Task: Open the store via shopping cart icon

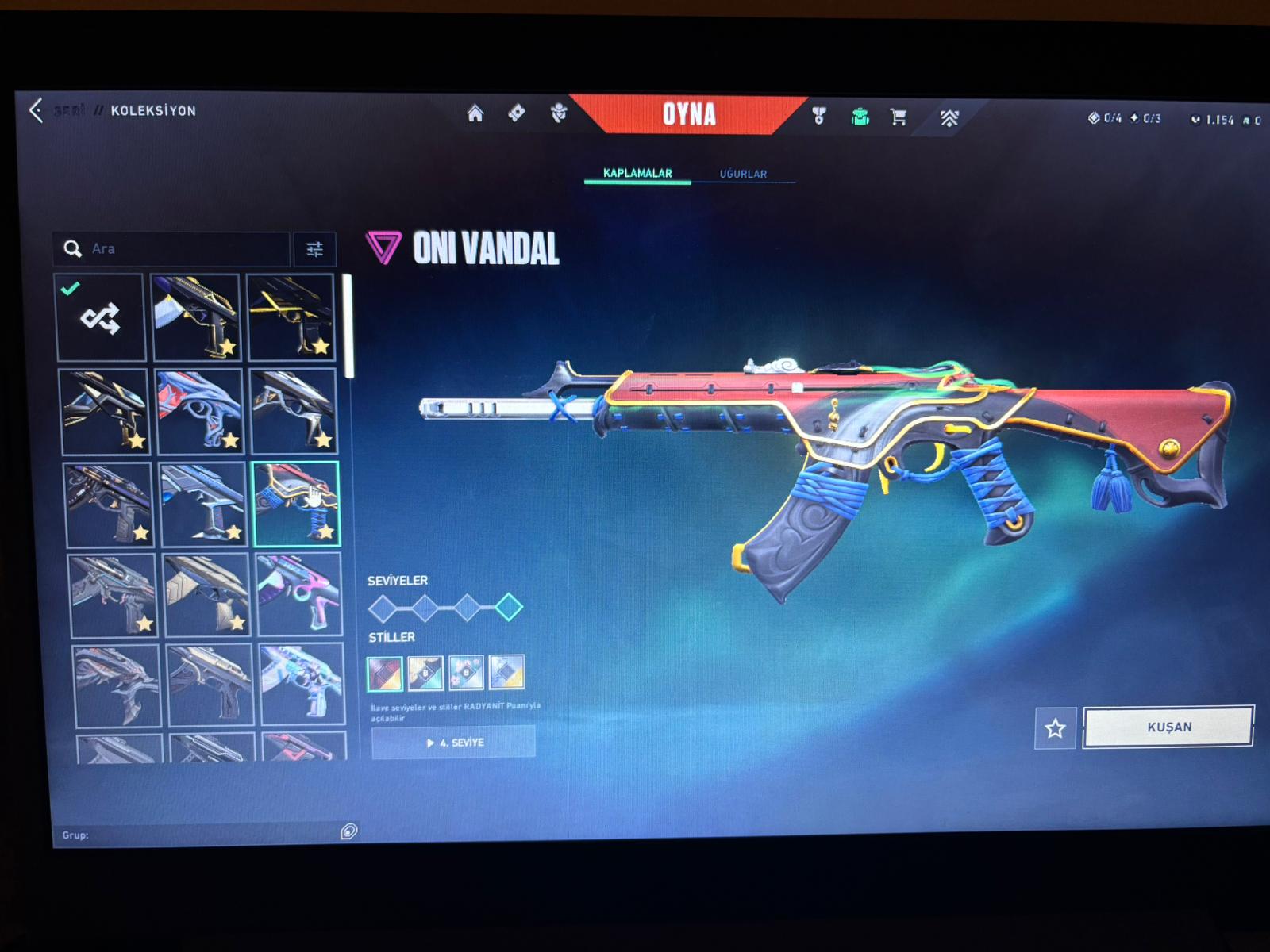Action: tap(899, 117)
